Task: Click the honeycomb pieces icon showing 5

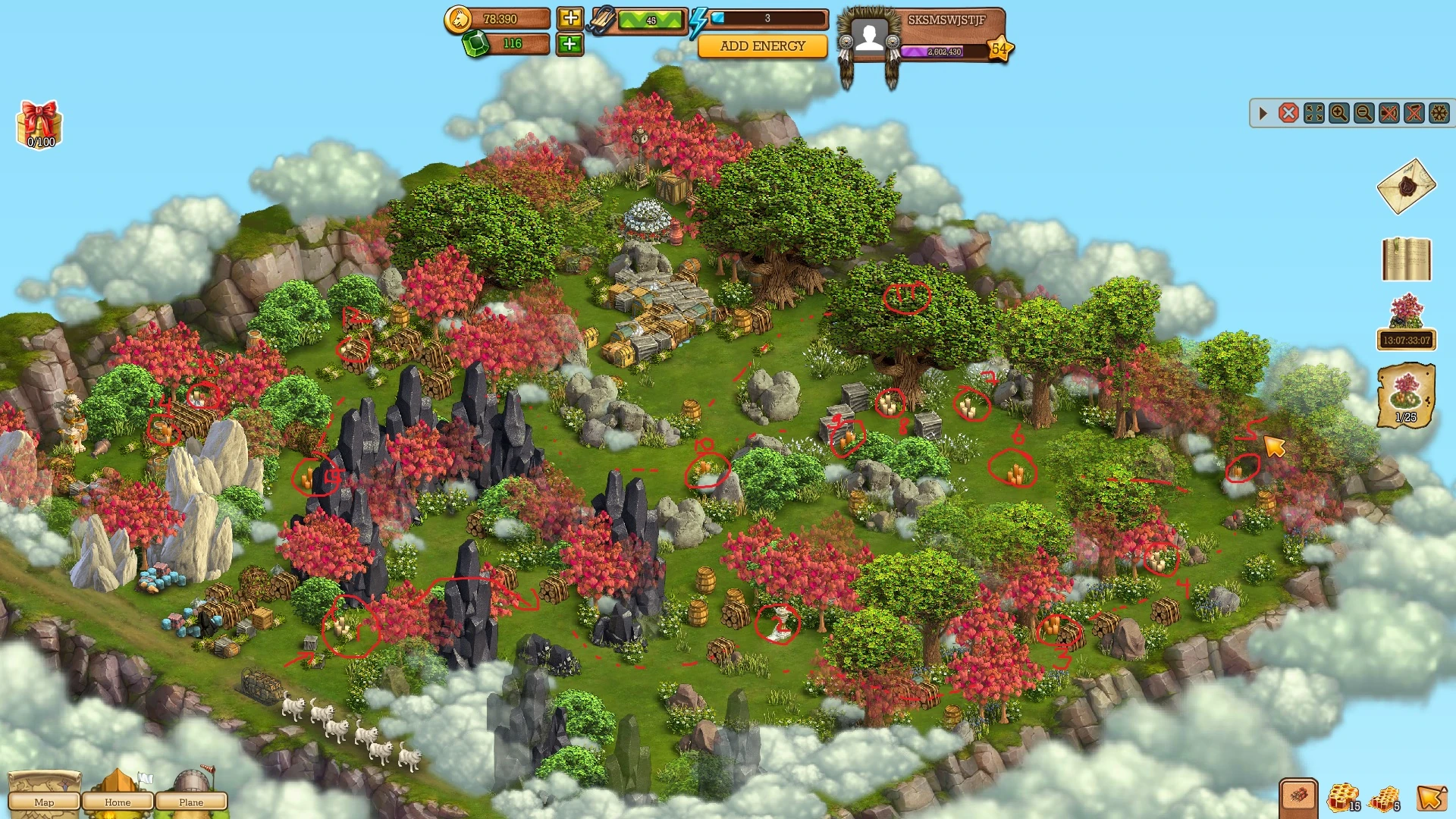Action: click(1385, 800)
